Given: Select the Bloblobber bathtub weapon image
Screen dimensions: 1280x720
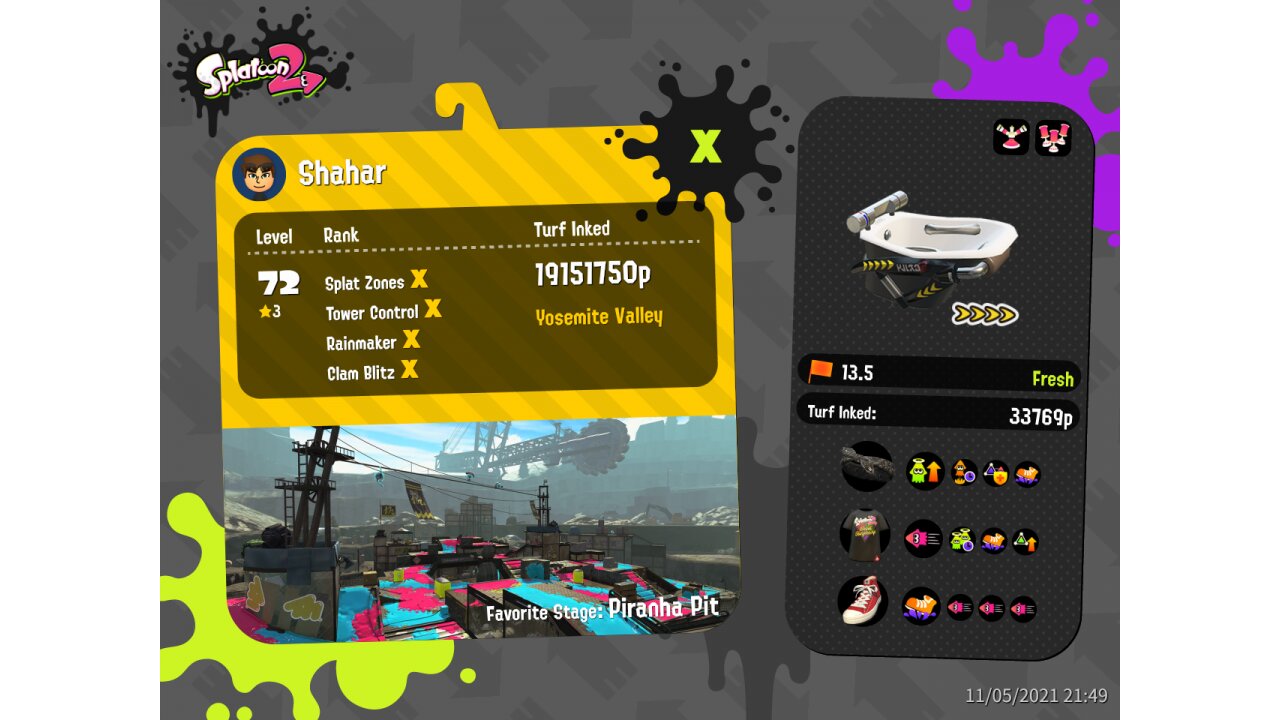Looking at the screenshot, I should 932,247.
